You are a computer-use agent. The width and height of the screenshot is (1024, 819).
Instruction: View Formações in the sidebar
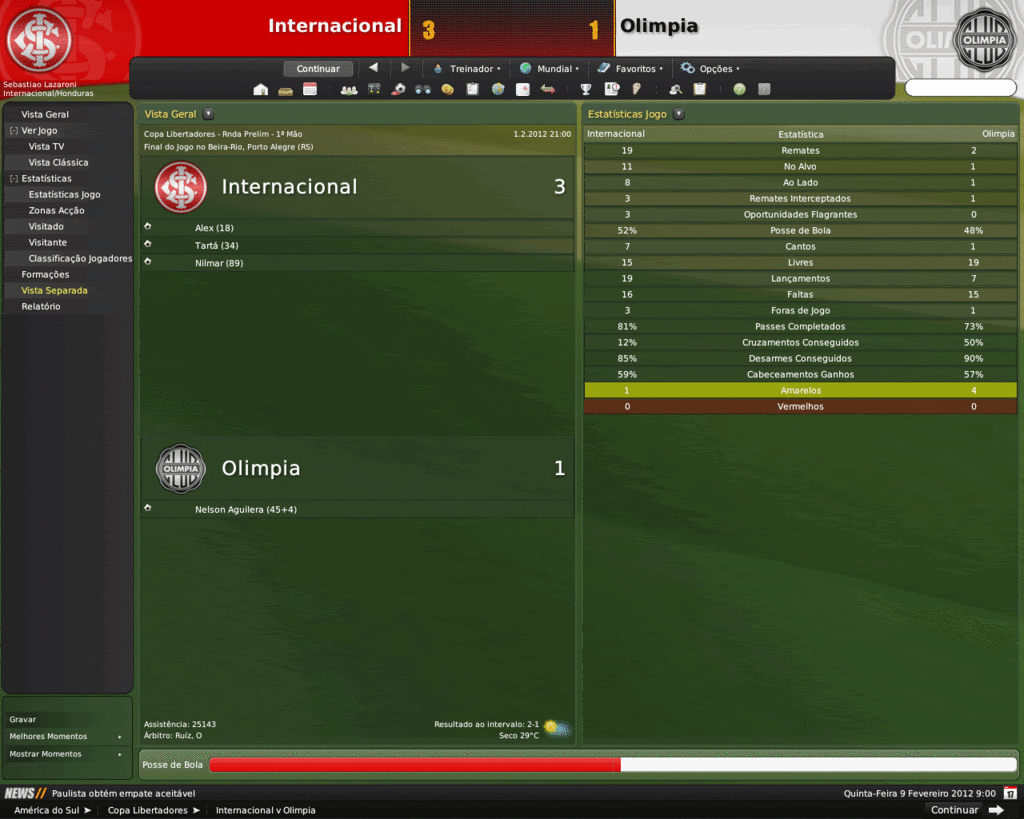click(x=45, y=274)
